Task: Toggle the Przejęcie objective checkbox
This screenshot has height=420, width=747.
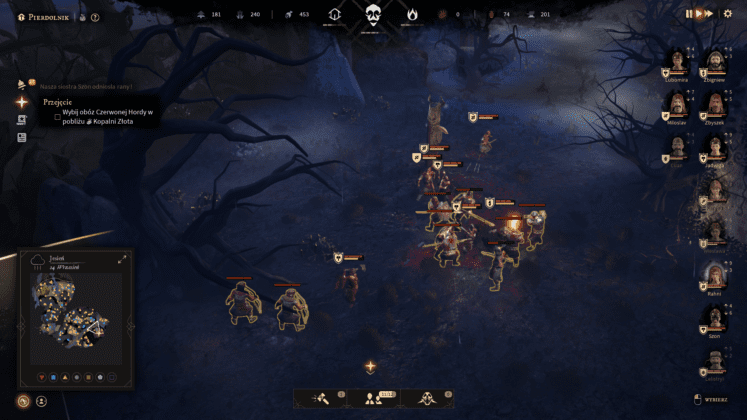Action: tap(57, 116)
